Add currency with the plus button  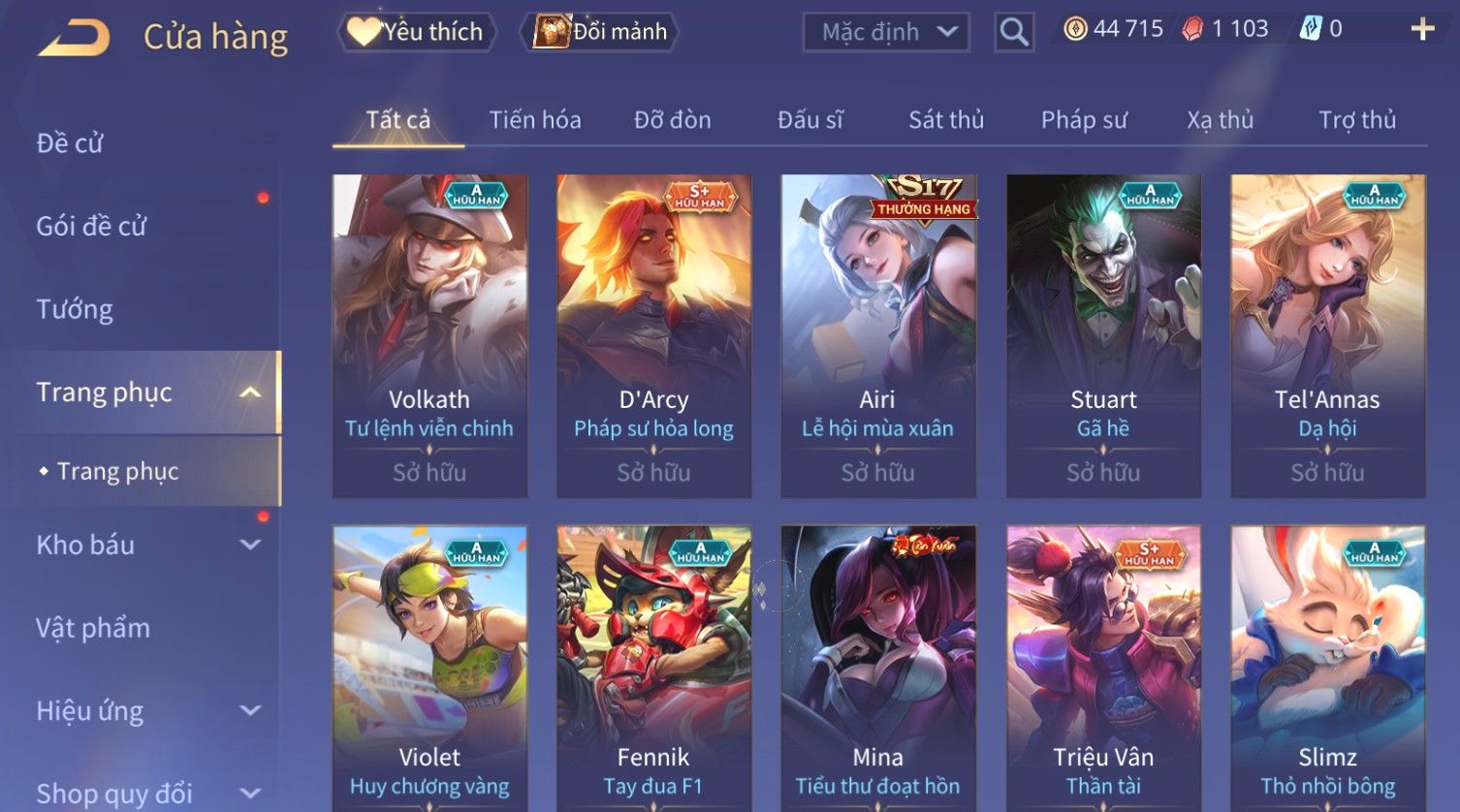[x=1422, y=30]
